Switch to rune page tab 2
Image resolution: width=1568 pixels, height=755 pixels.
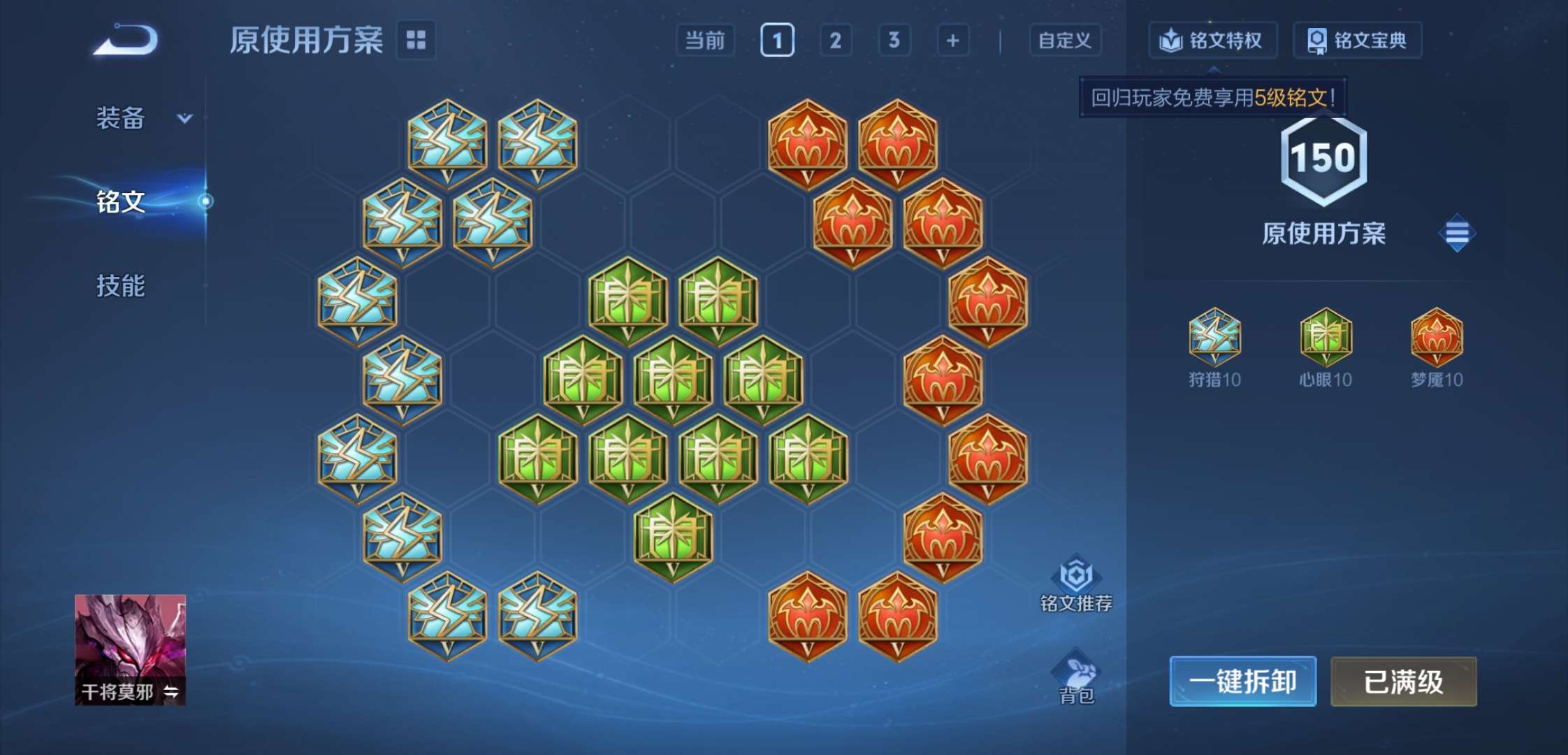836,40
